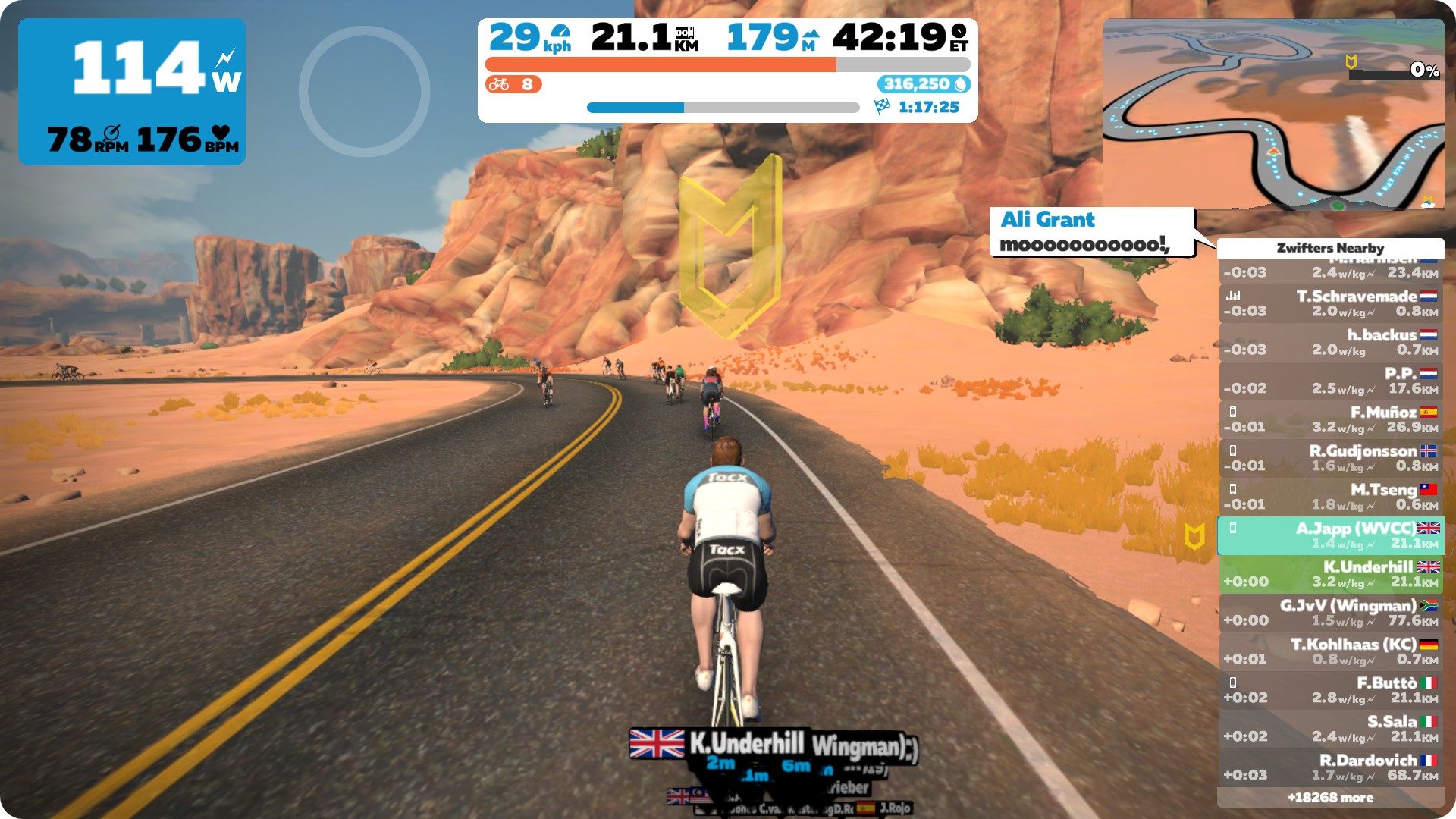Click the minimap route view
This screenshot has height=819, width=1456.
1272,114
